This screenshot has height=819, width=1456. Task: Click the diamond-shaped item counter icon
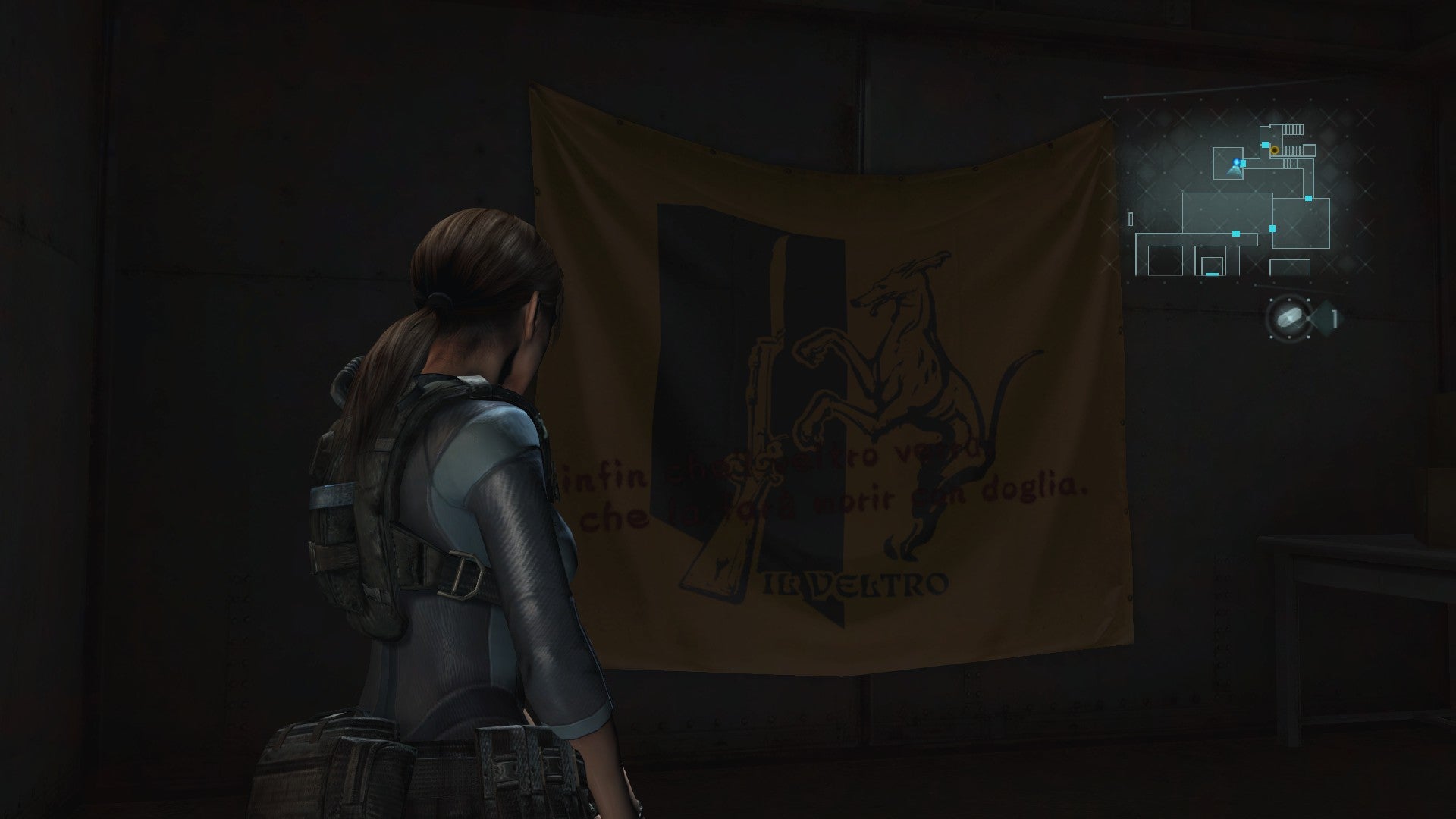pos(1326,318)
